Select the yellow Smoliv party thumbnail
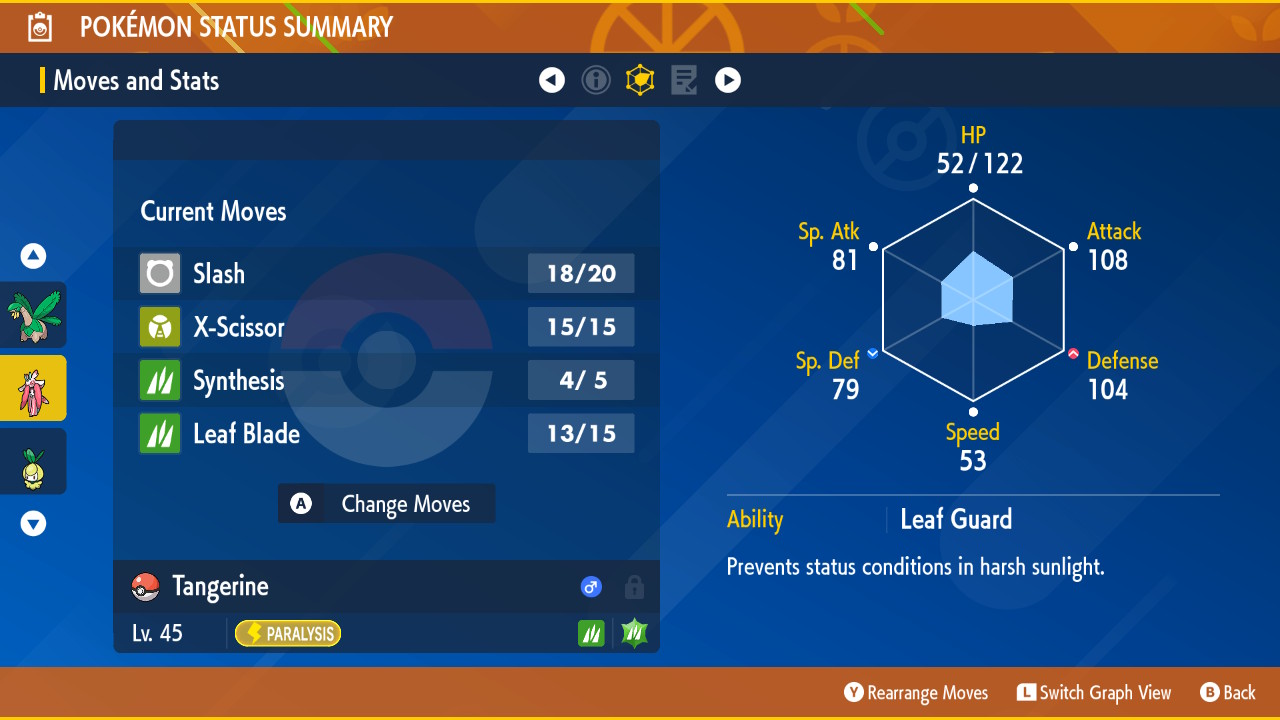Image resolution: width=1280 pixels, height=720 pixels. pyautogui.click(x=34, y=462)
